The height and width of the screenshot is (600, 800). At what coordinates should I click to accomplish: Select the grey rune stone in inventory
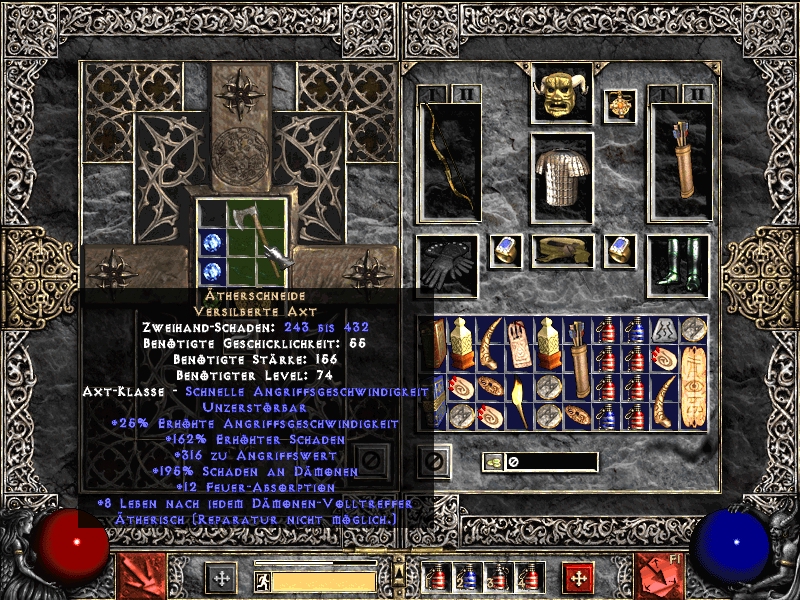coord(664,327)
